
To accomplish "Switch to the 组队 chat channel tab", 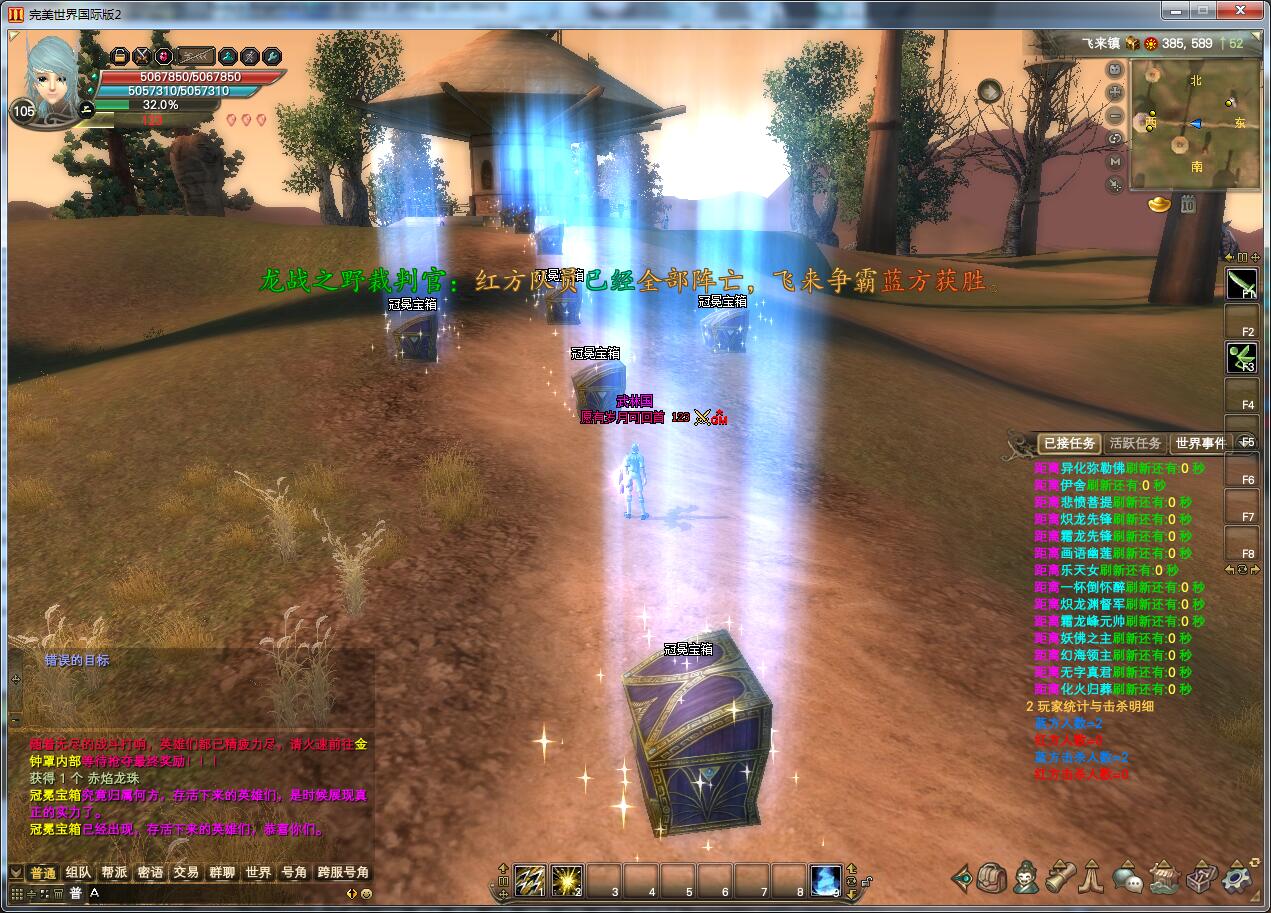I will click(x=78, y=872).
